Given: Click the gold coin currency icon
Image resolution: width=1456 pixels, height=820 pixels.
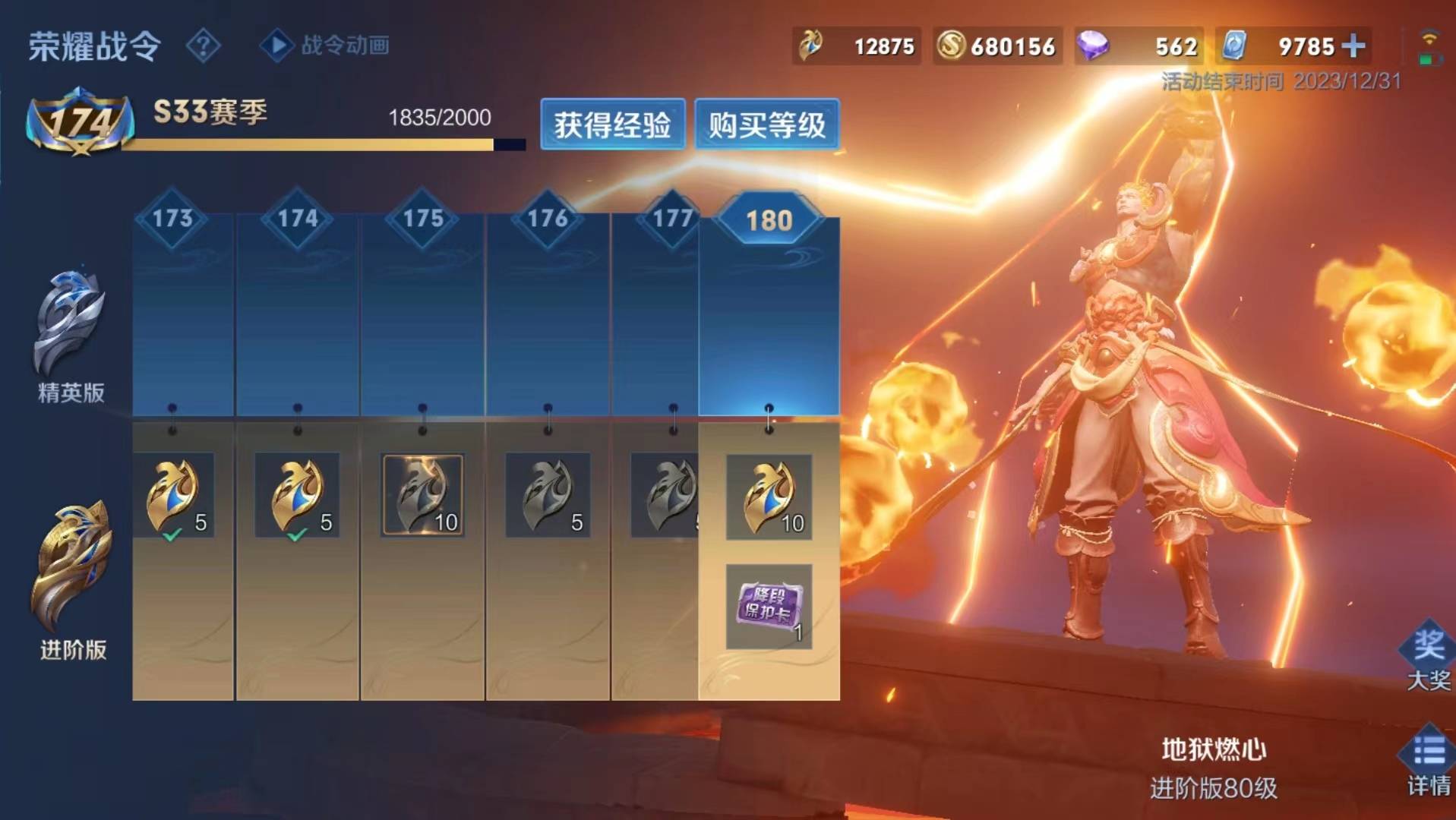Looking at the screenshot, I should pos(950,46).
